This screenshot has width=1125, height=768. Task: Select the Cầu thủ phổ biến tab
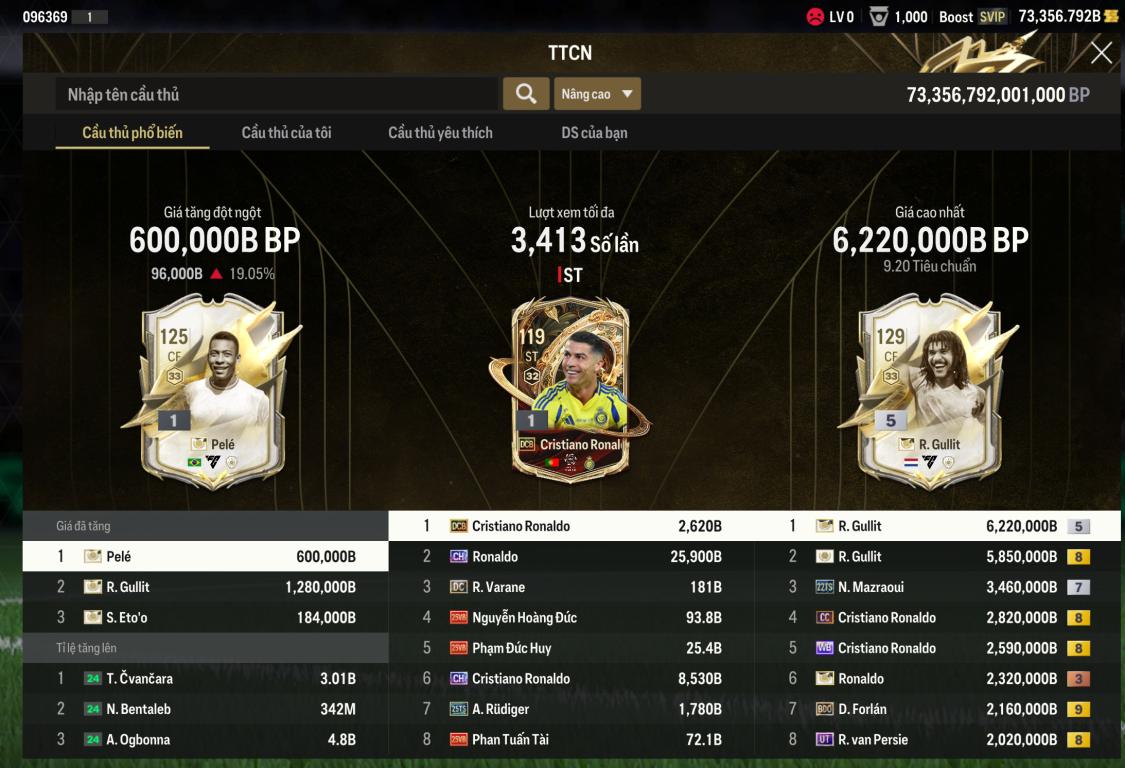pyautogui.click(x=132, y=132)
